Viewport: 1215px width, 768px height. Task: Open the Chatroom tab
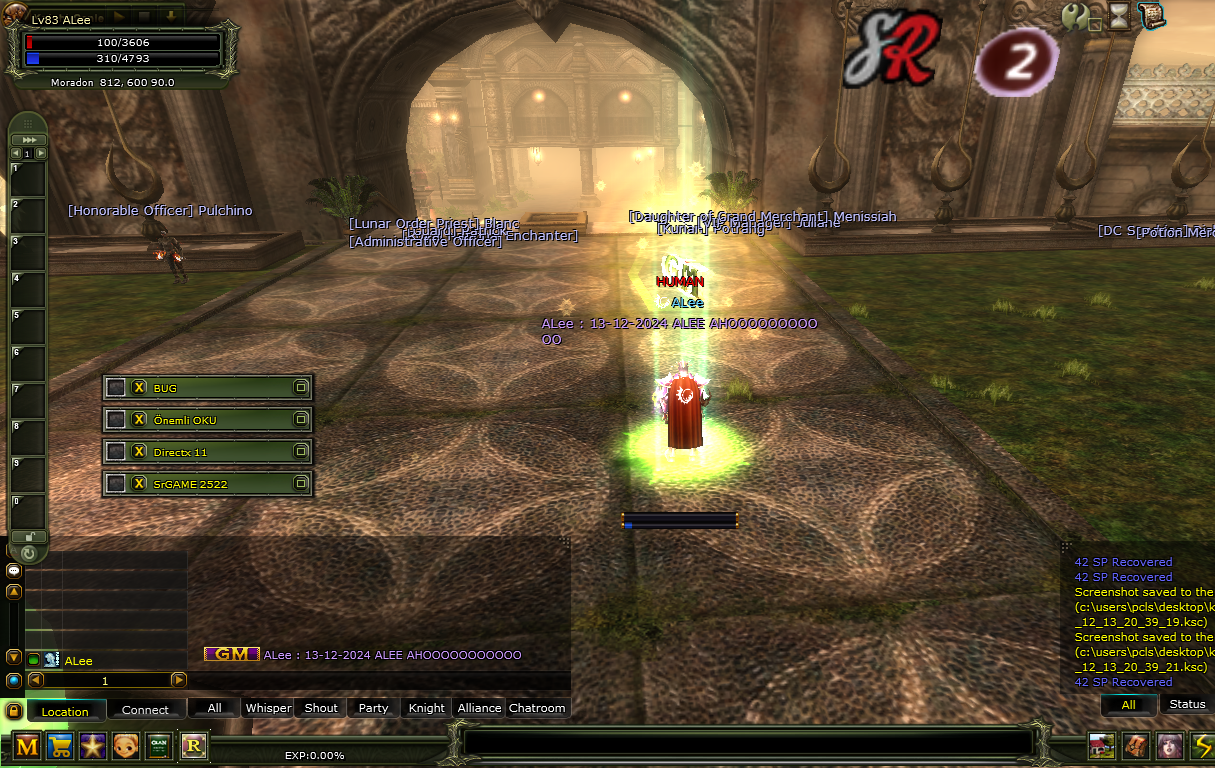(x=537, y=708)
